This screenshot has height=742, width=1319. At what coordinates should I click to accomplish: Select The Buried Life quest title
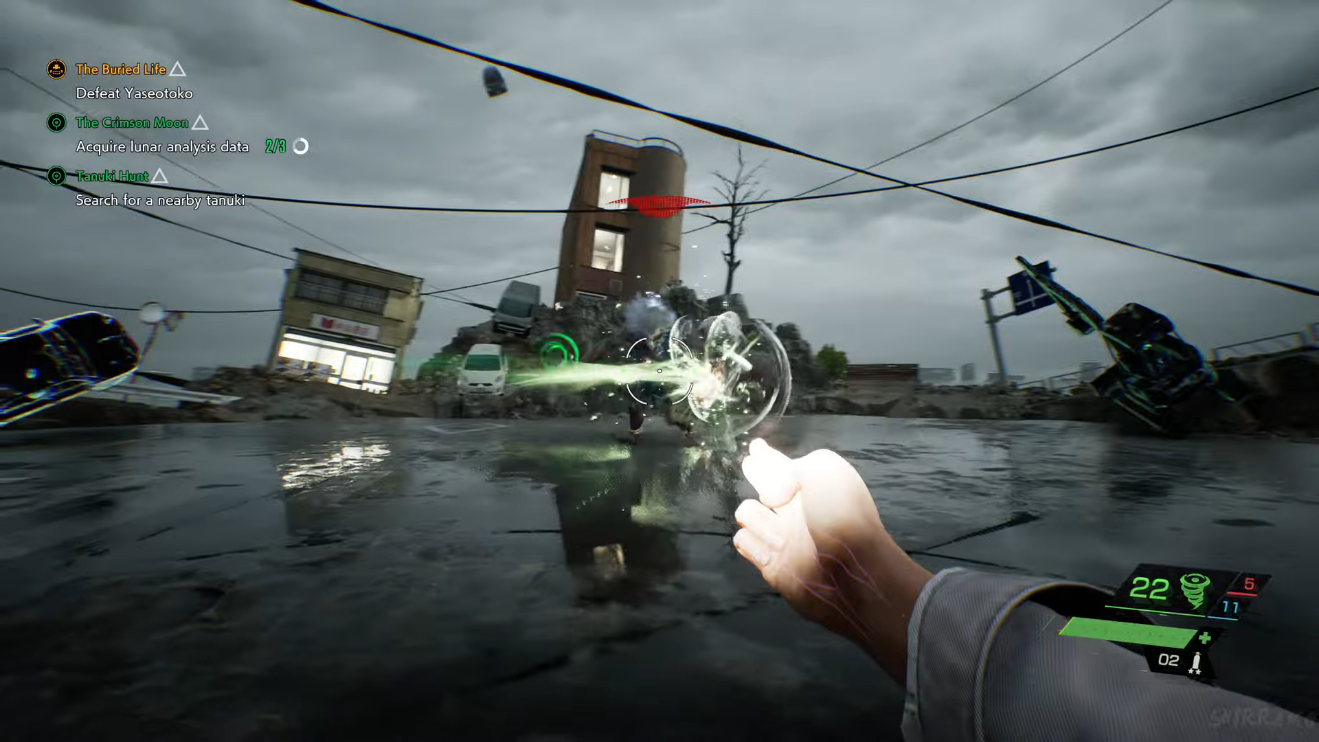pos(121,69)
